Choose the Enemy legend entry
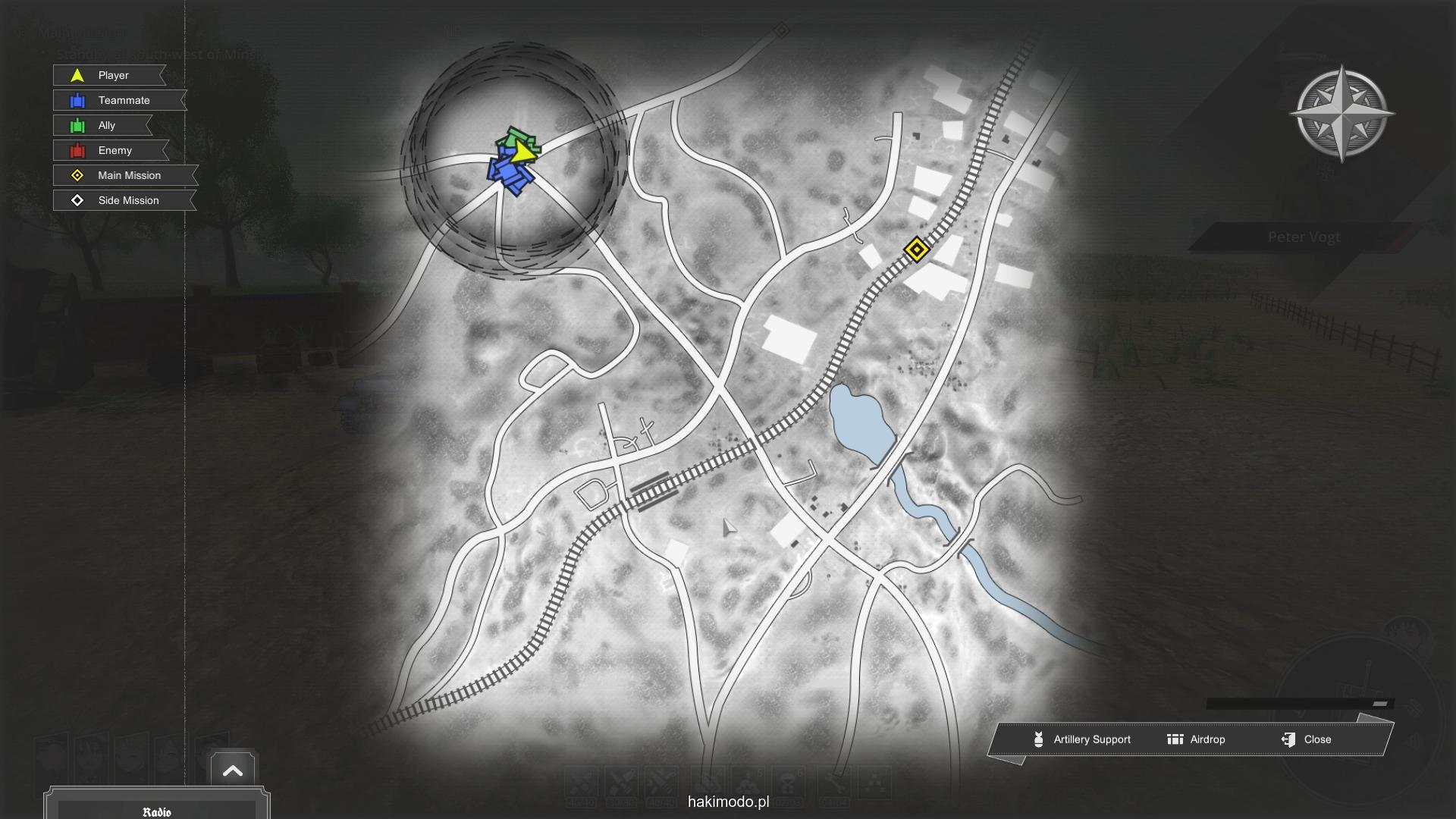The height and width of the screenshot is (819, 1456). (111, 150)
